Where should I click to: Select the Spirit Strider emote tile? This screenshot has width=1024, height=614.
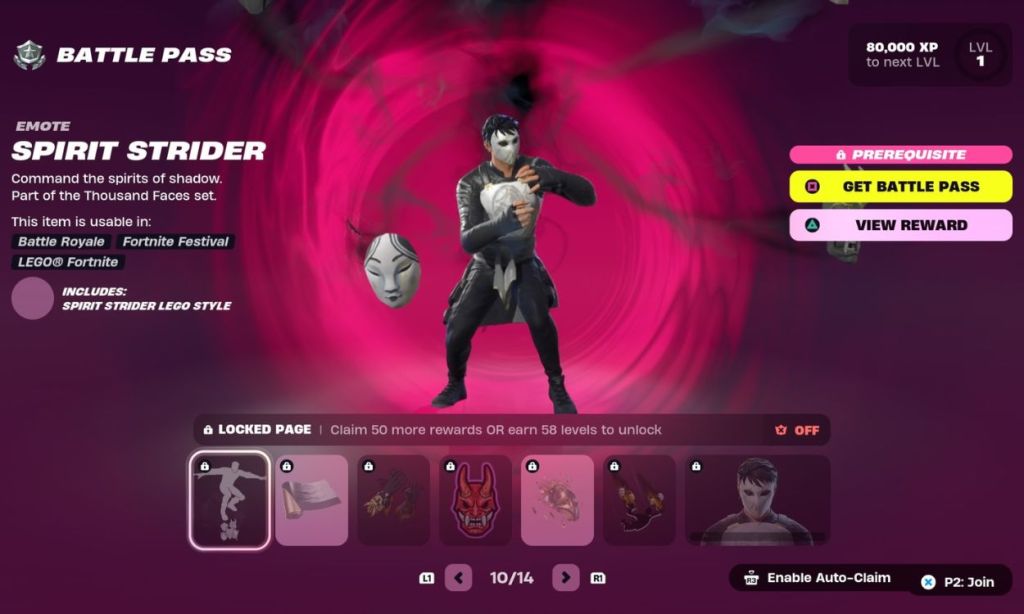229,500
